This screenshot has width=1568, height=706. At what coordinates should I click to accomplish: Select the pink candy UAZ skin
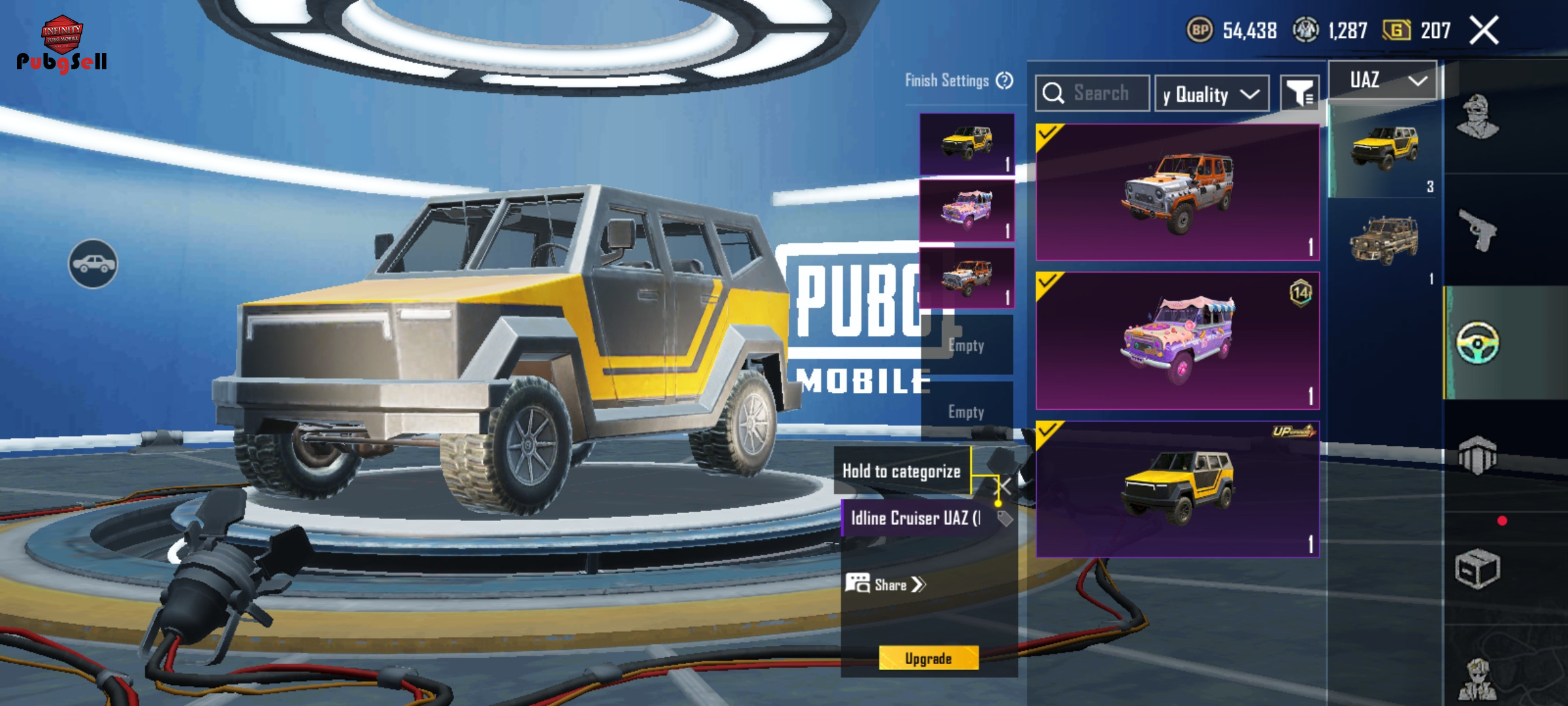tap(1177, 341)
